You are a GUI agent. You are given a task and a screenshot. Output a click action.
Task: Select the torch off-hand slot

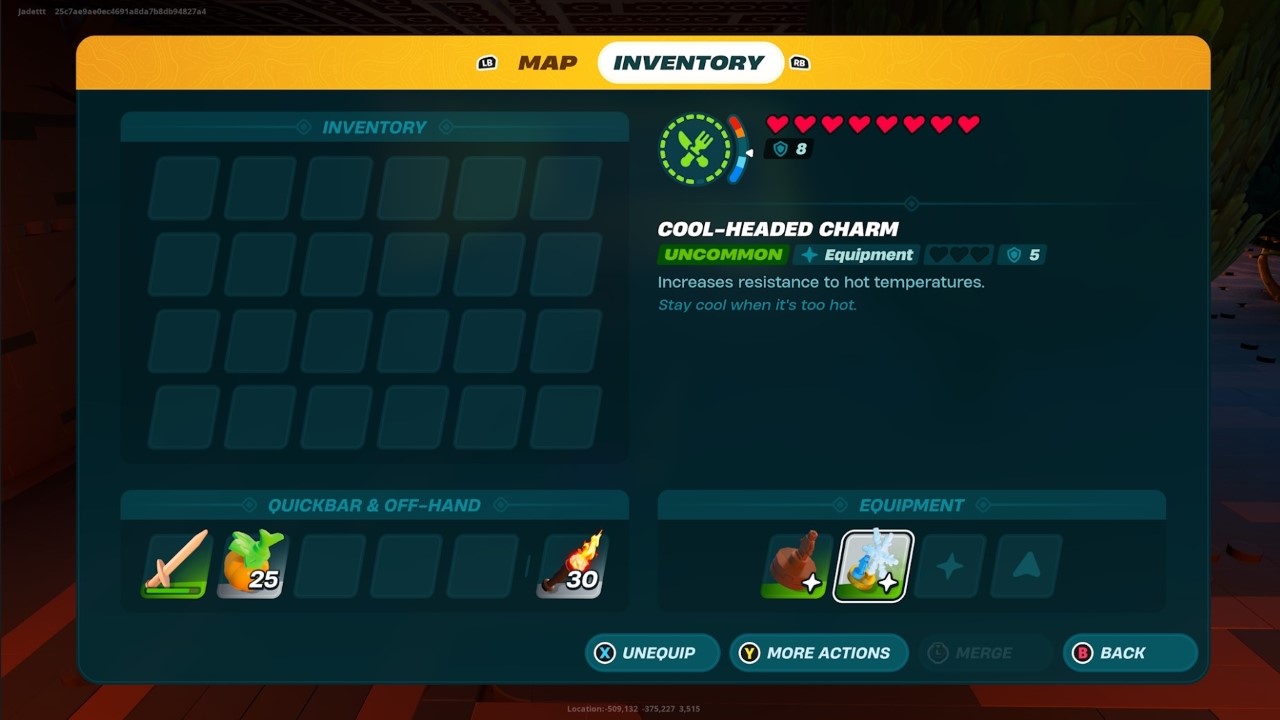point(570,565)
